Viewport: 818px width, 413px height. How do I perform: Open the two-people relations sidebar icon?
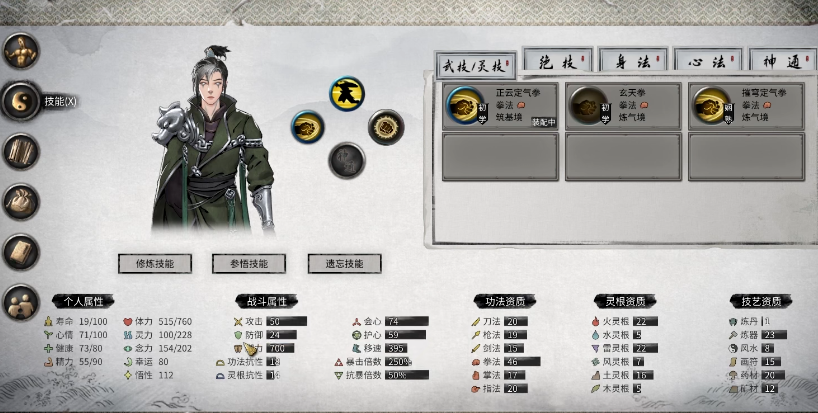(21, 301)
